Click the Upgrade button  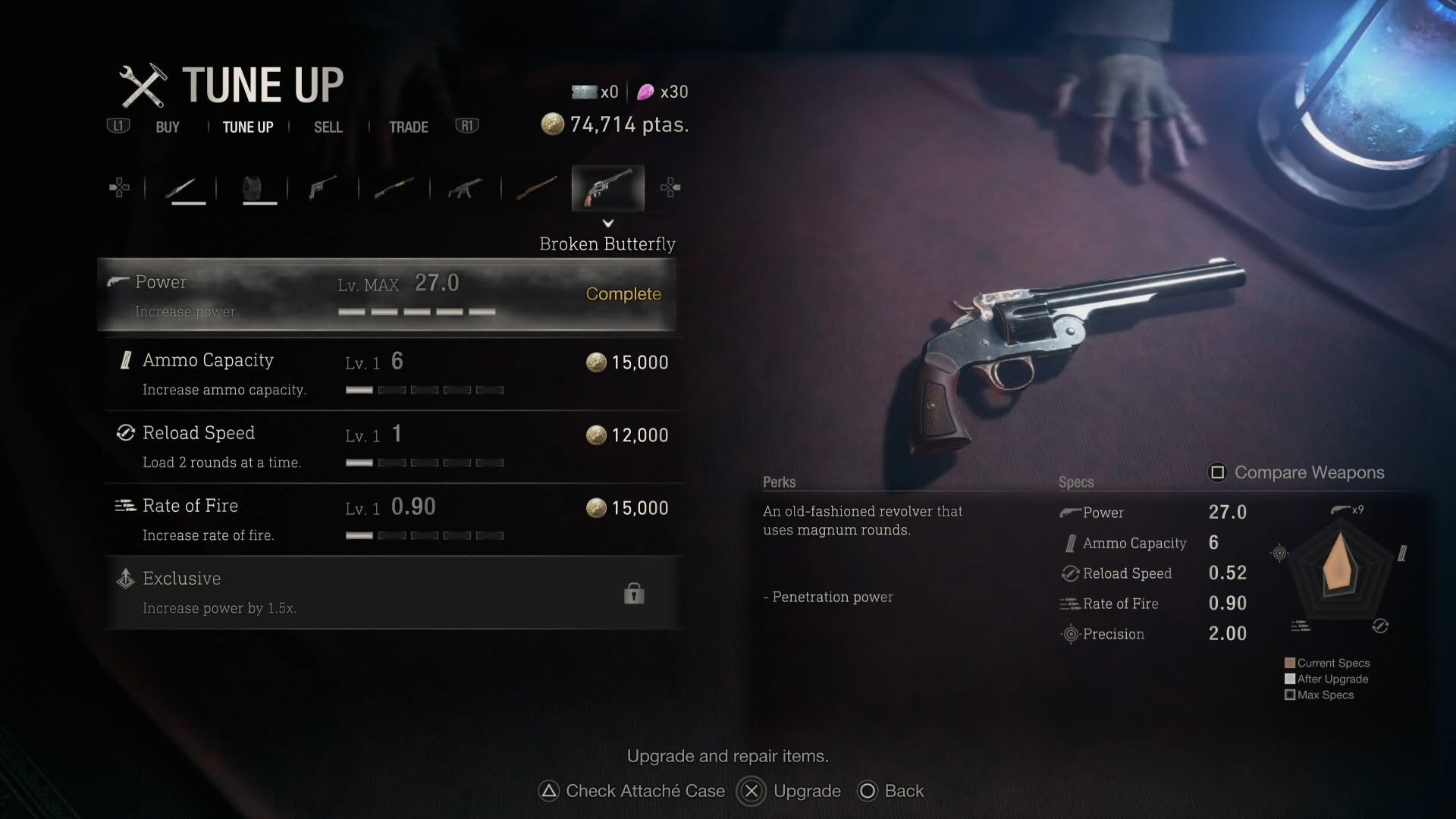pos(790,791)
